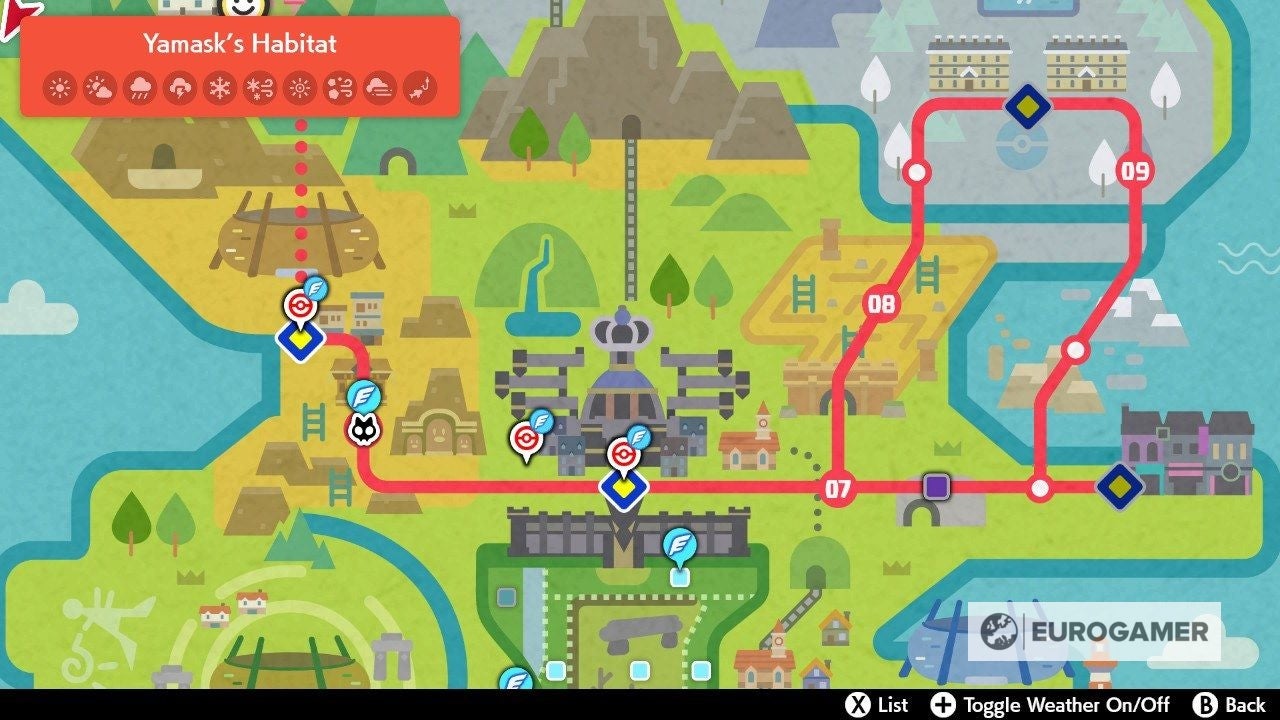Click the black gym badge icon near Motostoke
The image size is (1280, 720).
(x=363, y=428)
